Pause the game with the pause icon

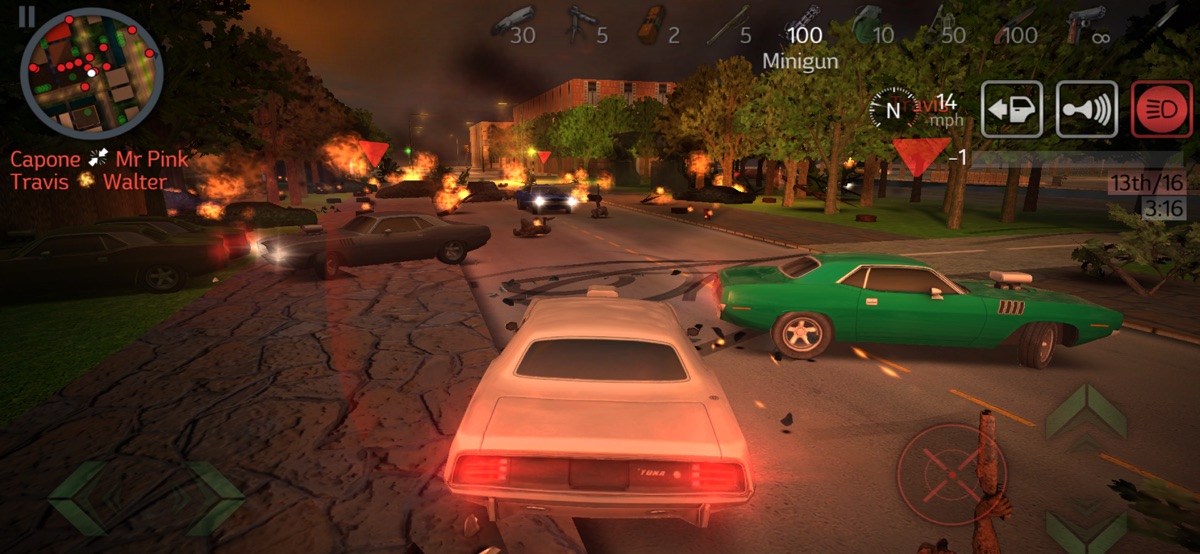click(27, 15)
